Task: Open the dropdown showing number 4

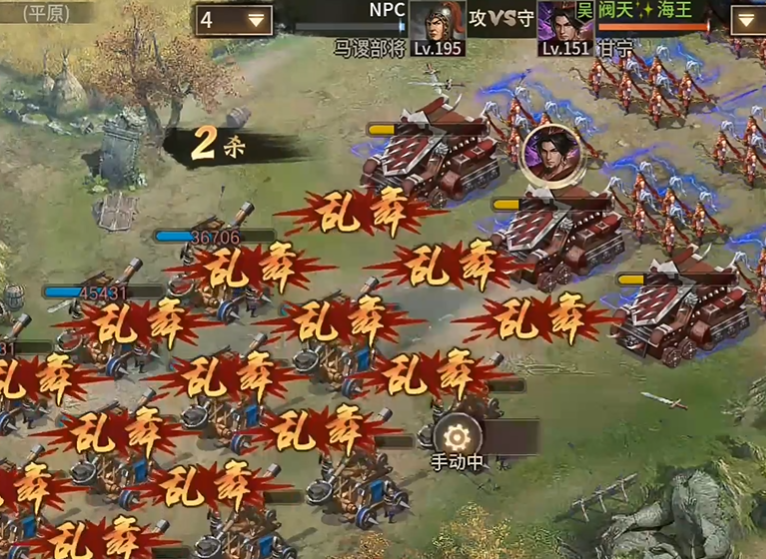Action: (234, 20)
